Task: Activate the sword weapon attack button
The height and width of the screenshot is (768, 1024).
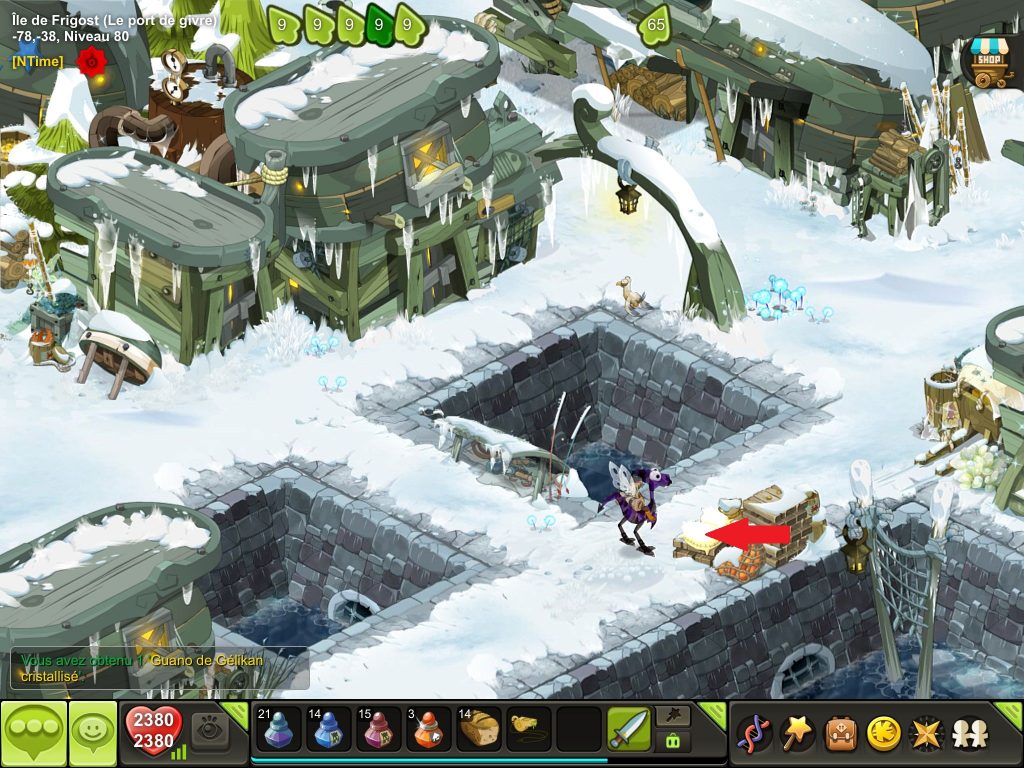Action: pos(629,729)
